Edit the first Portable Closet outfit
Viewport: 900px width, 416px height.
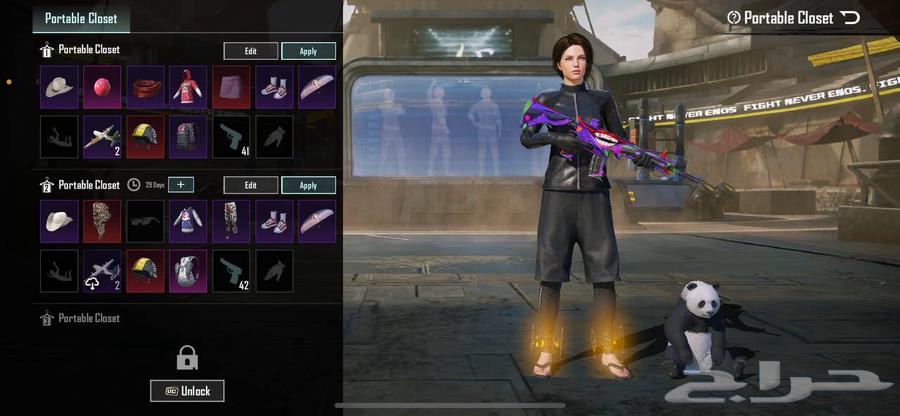coord(251,51)
